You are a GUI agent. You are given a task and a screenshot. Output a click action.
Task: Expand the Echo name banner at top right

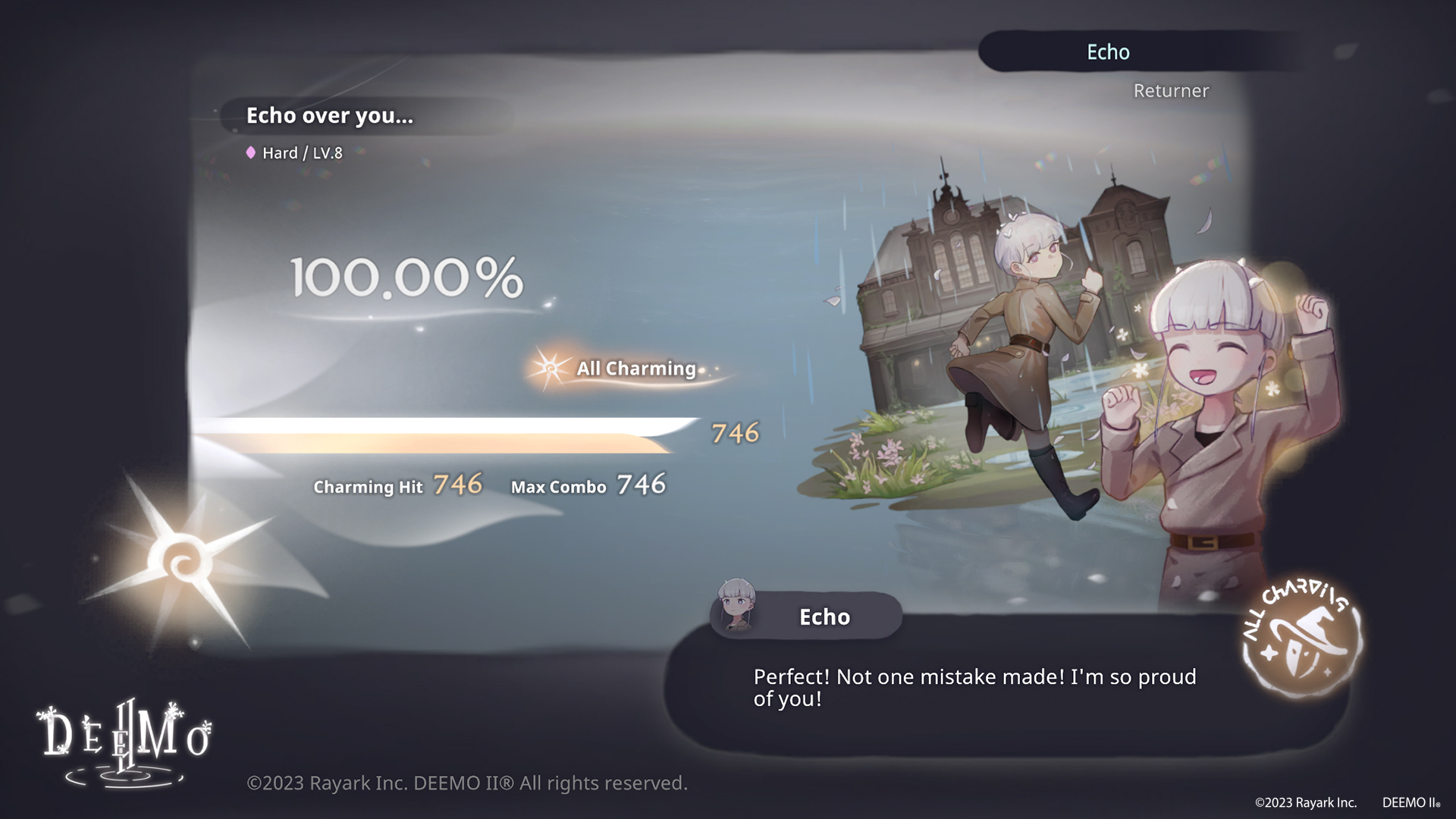[1108, 52]
